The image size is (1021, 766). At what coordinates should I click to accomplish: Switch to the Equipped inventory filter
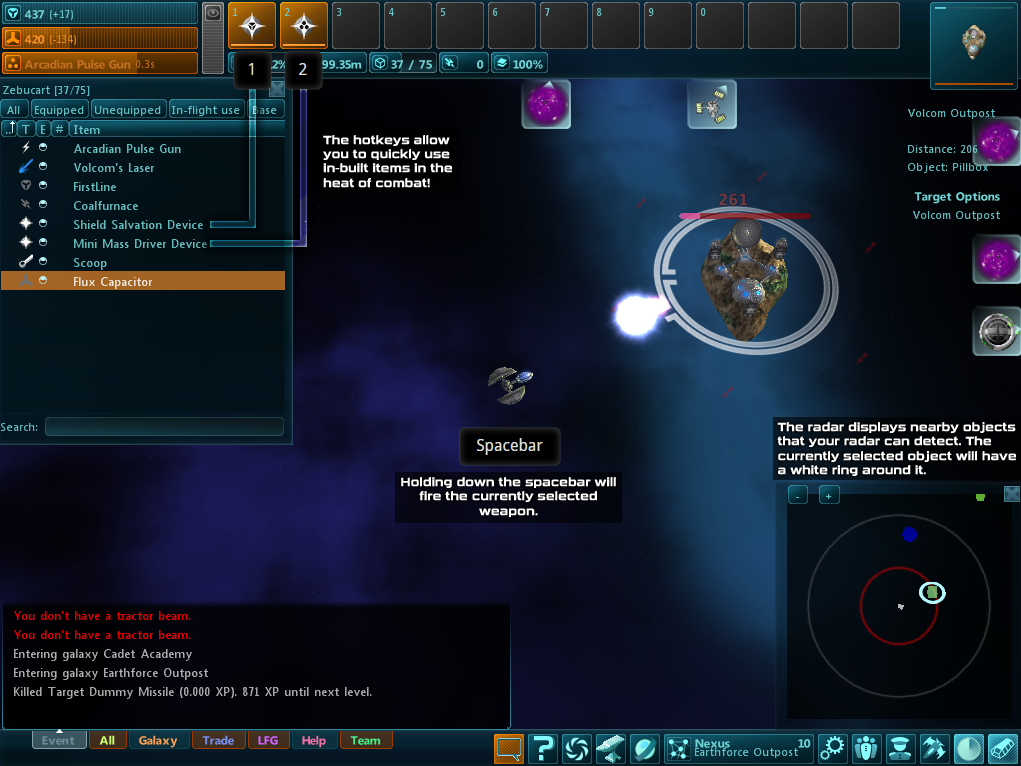[x=59, y=110]
